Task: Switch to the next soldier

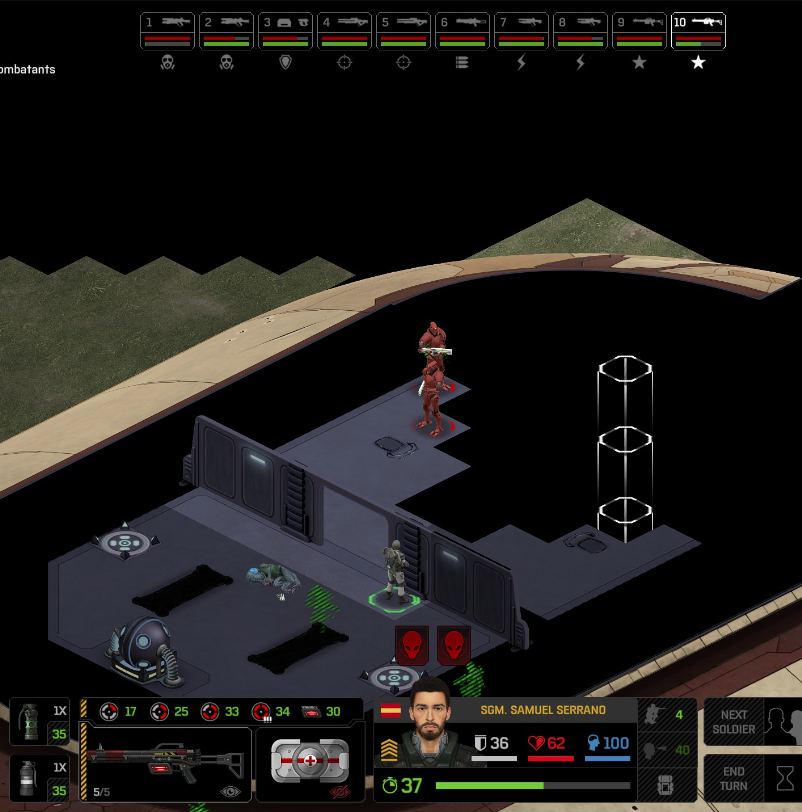Action: (x=752, y=722)
